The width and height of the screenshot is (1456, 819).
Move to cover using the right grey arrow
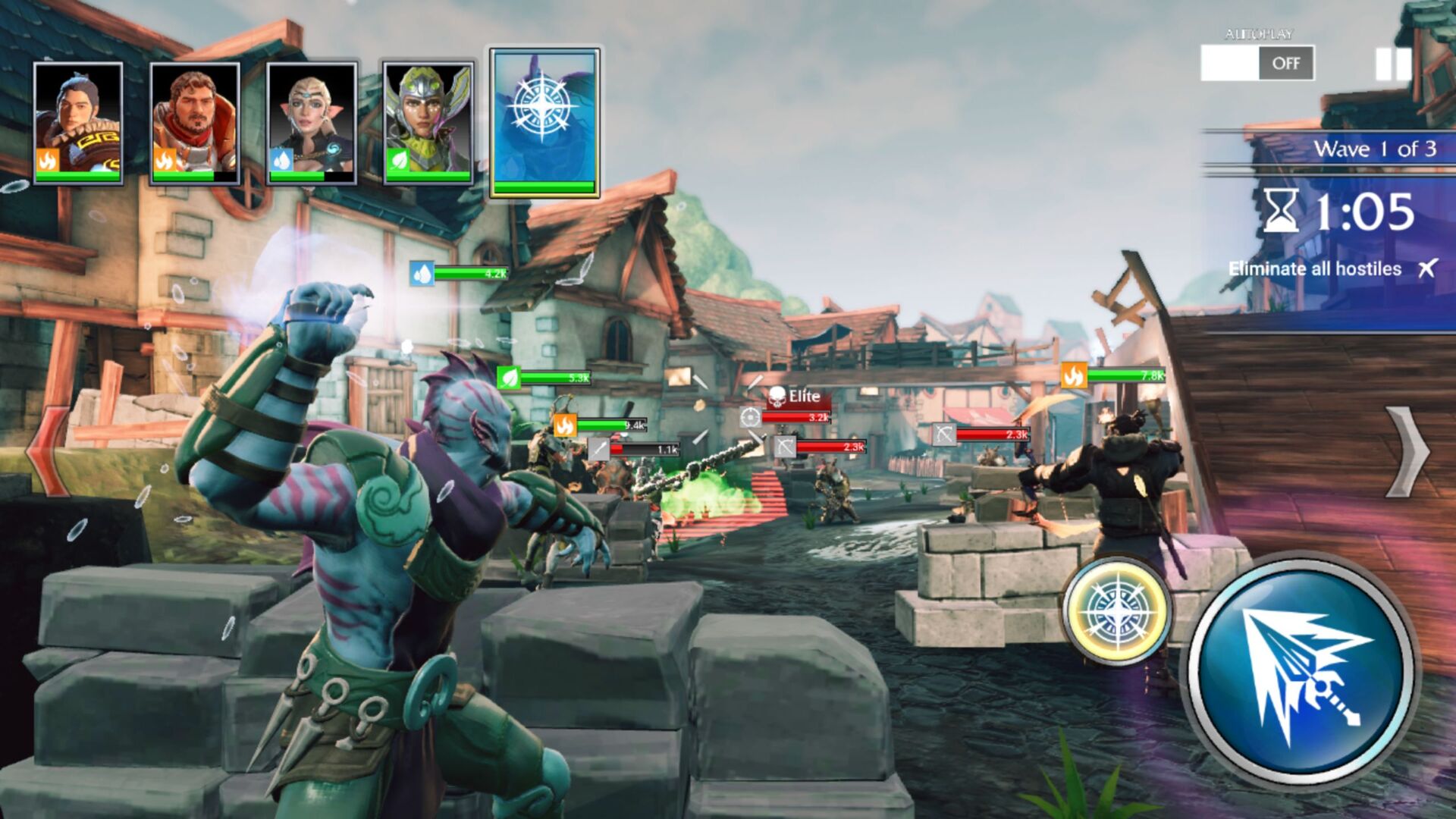click(1408, 453)
